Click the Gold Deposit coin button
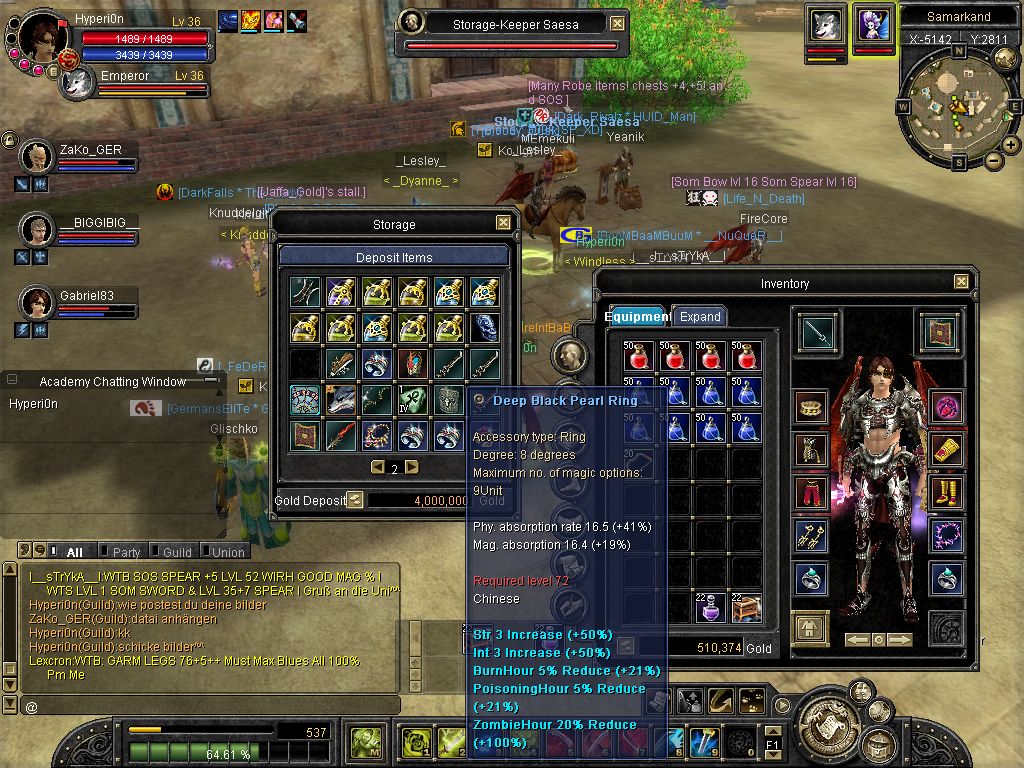1024x768 pixels. click(355, 500)
